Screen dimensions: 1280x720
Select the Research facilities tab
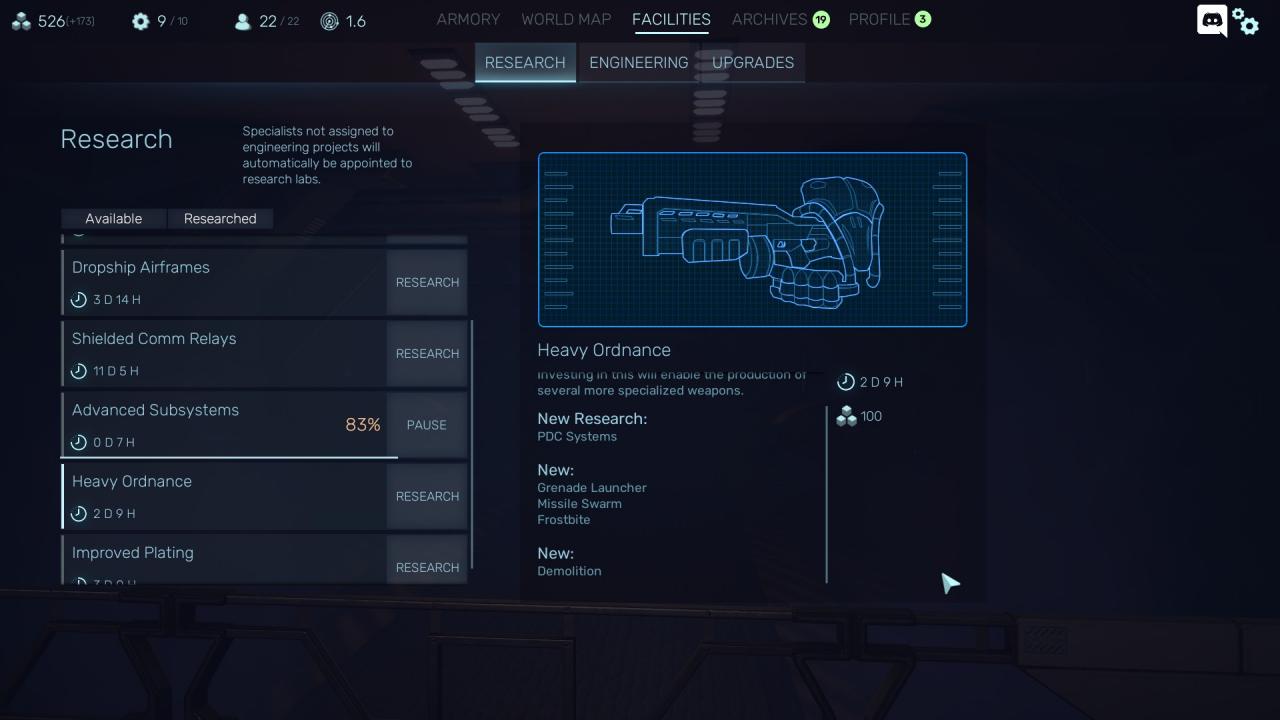pyautogui.click(x=525, y=62)
